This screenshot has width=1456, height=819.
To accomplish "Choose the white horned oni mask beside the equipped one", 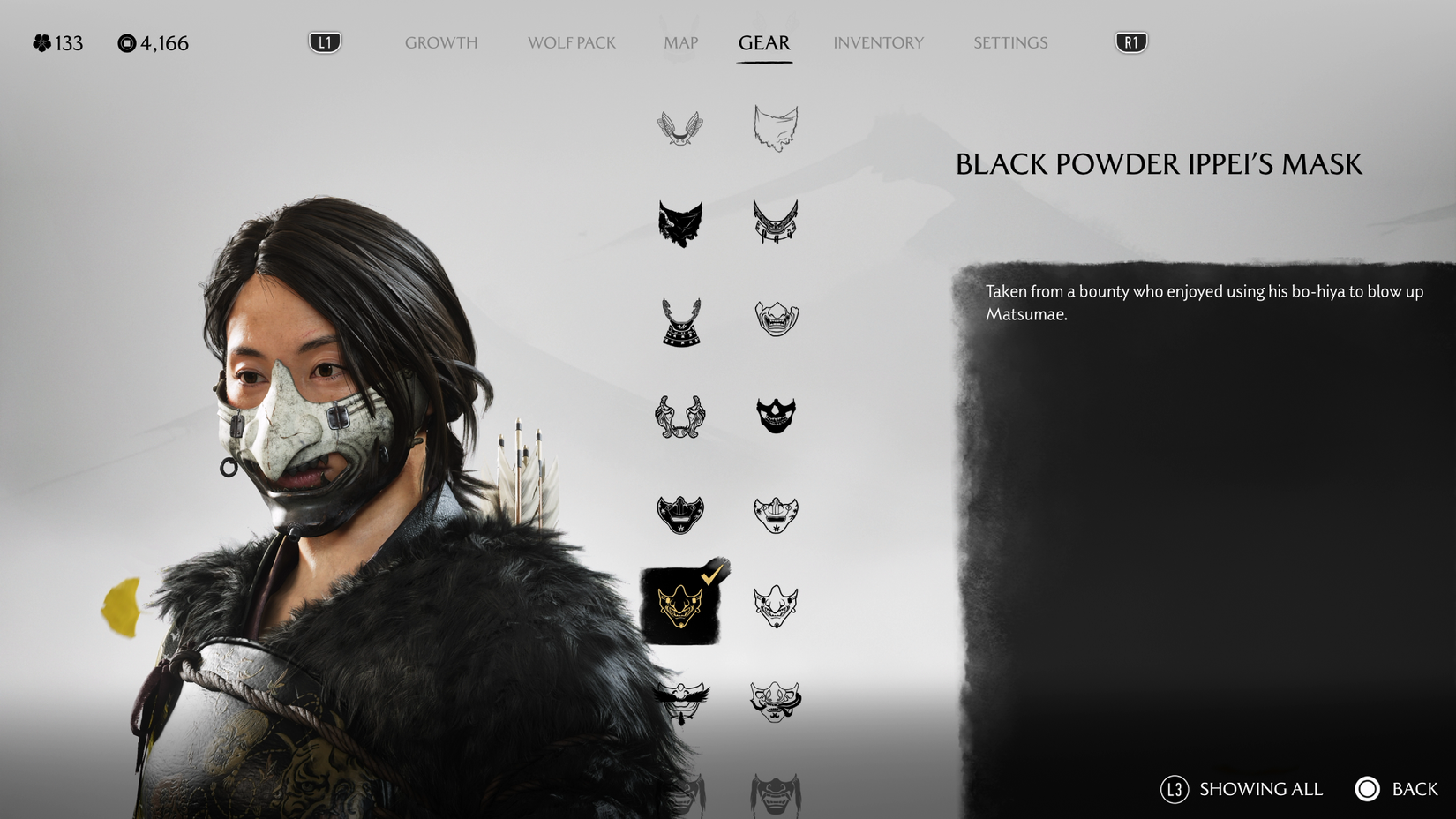I will 776,605.
